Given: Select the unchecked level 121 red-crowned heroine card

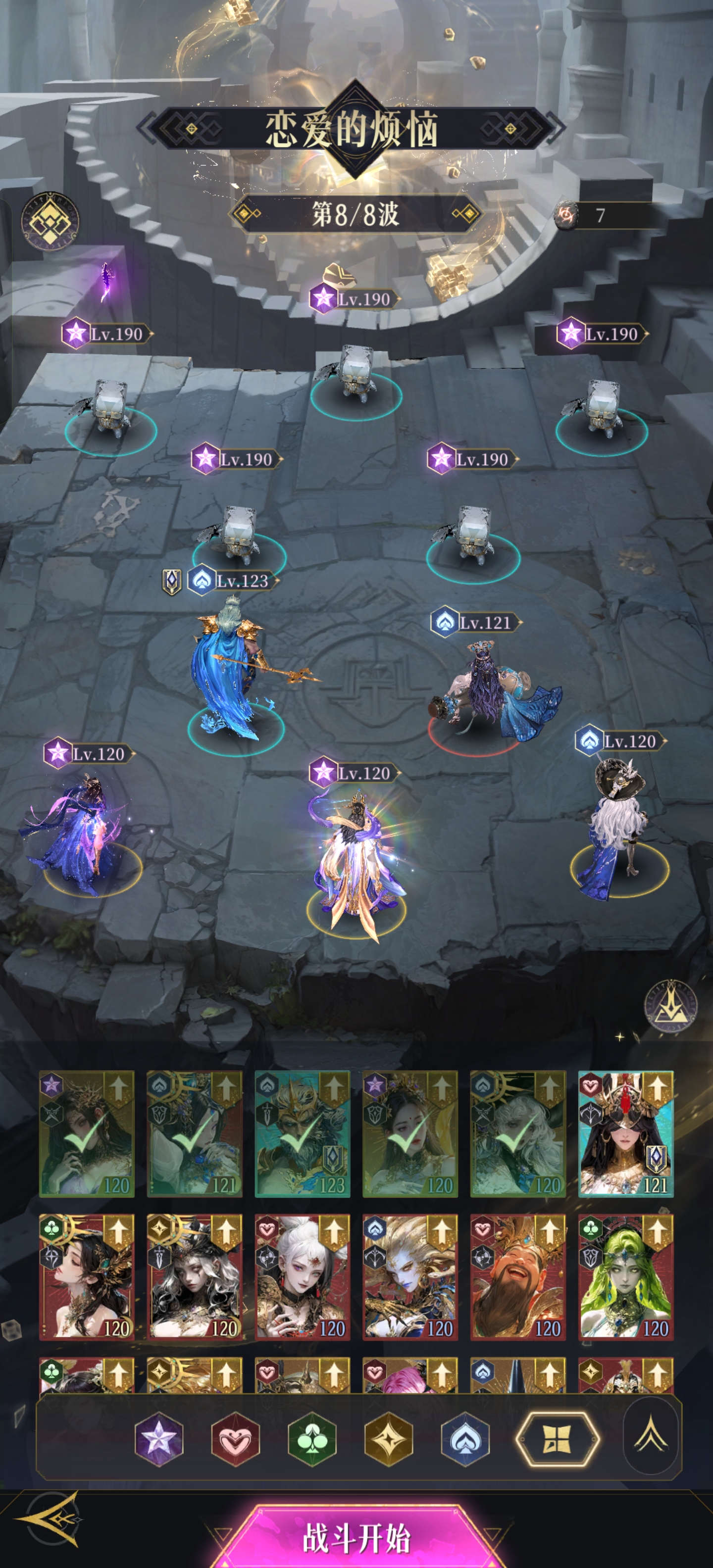Looking at the screenshot, I should pyautogui.click(x=625, y=1133).
